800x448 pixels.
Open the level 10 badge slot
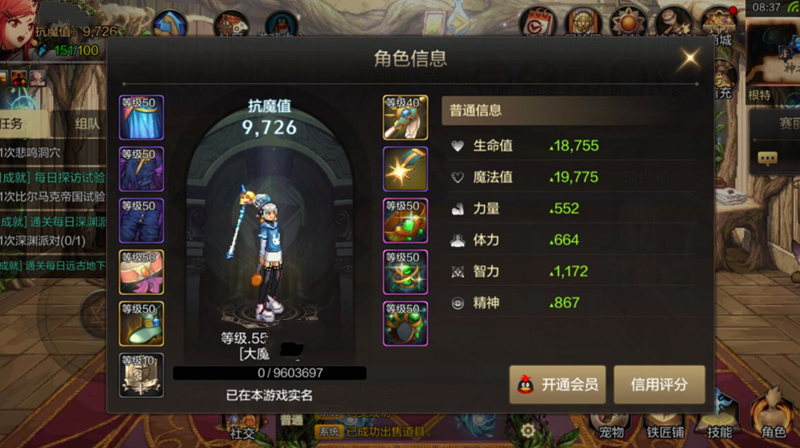[141, 374]
